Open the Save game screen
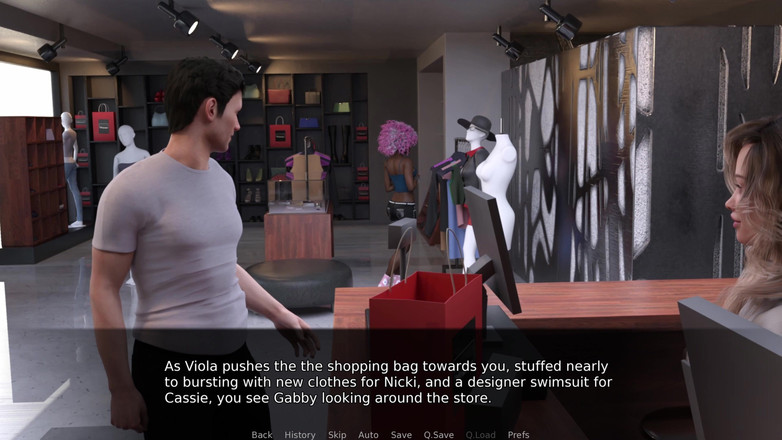 [x=401, y=435]
